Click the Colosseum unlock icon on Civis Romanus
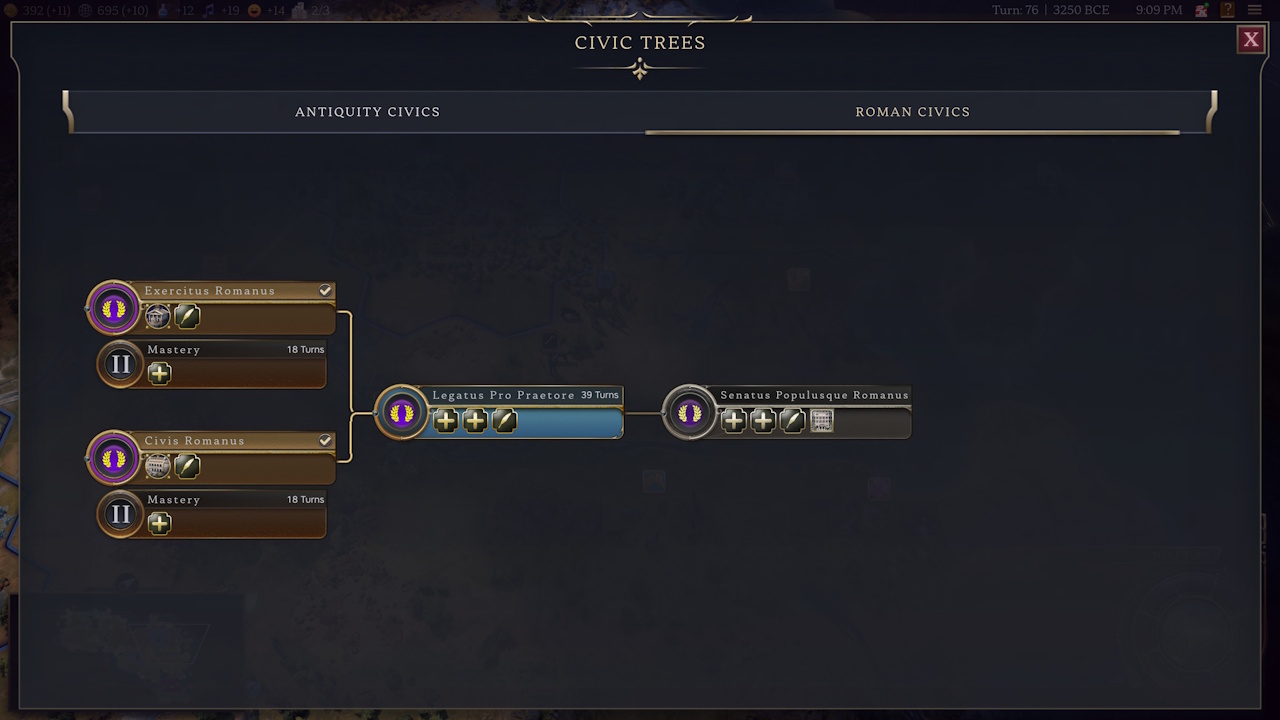The height and width of the screenshot is (720, 1280). click(157, 466)
